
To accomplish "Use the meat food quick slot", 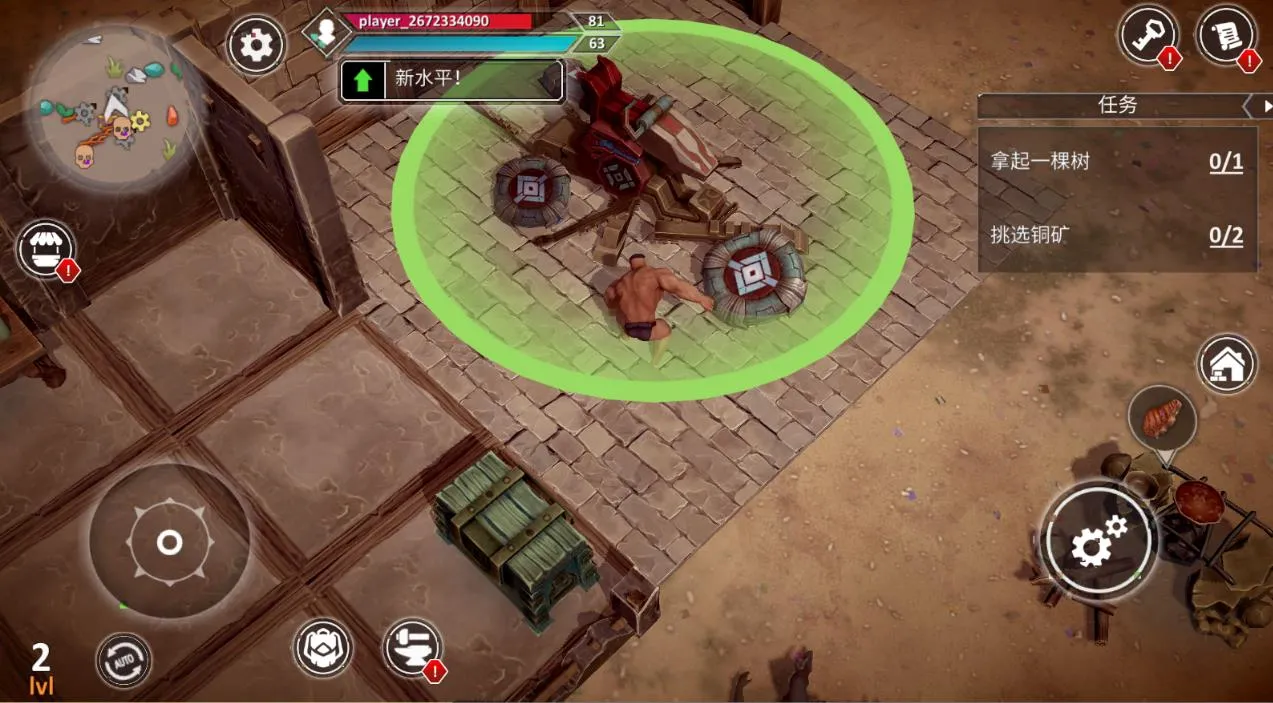I will click(x=1162, y=415).
